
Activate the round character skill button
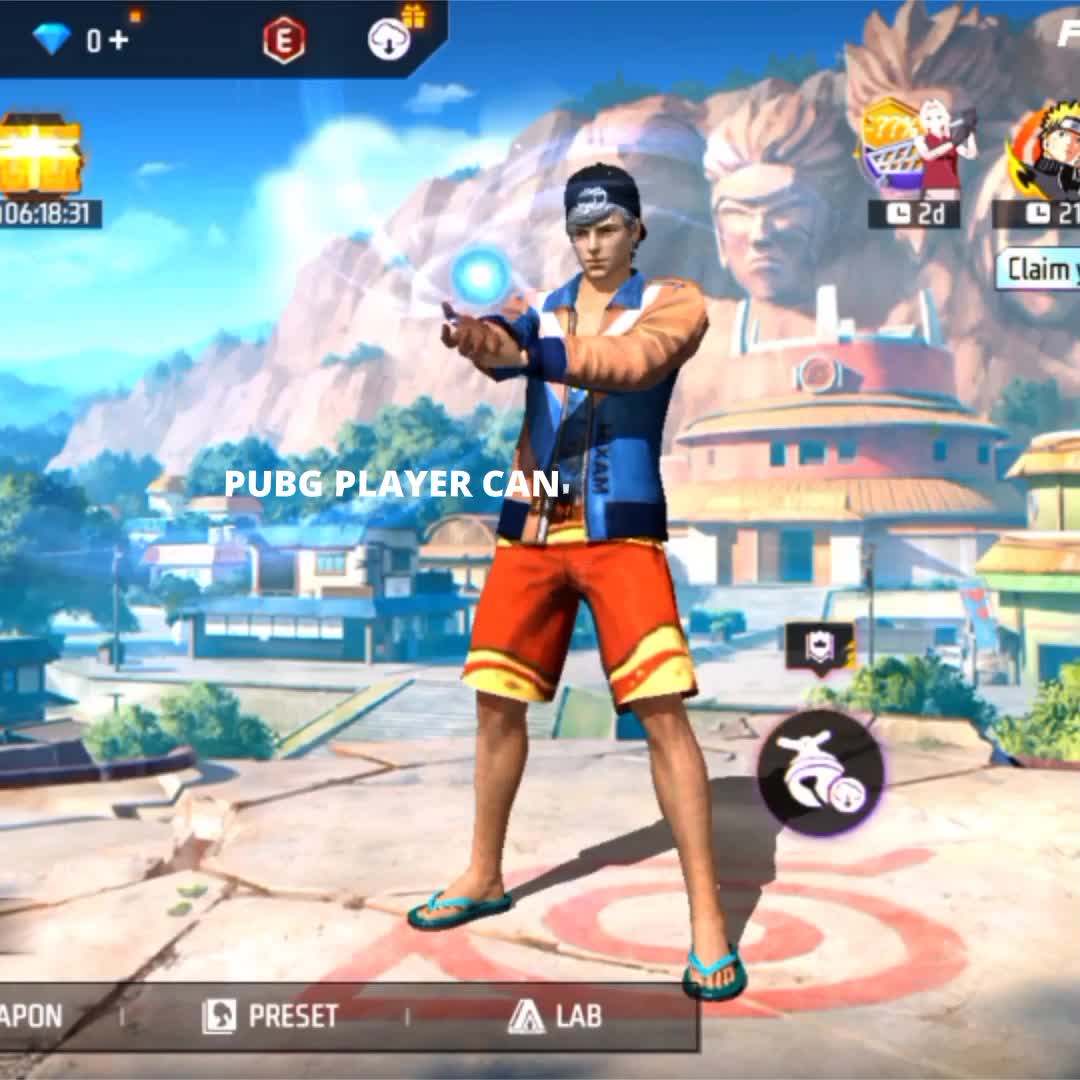[820, 772]
